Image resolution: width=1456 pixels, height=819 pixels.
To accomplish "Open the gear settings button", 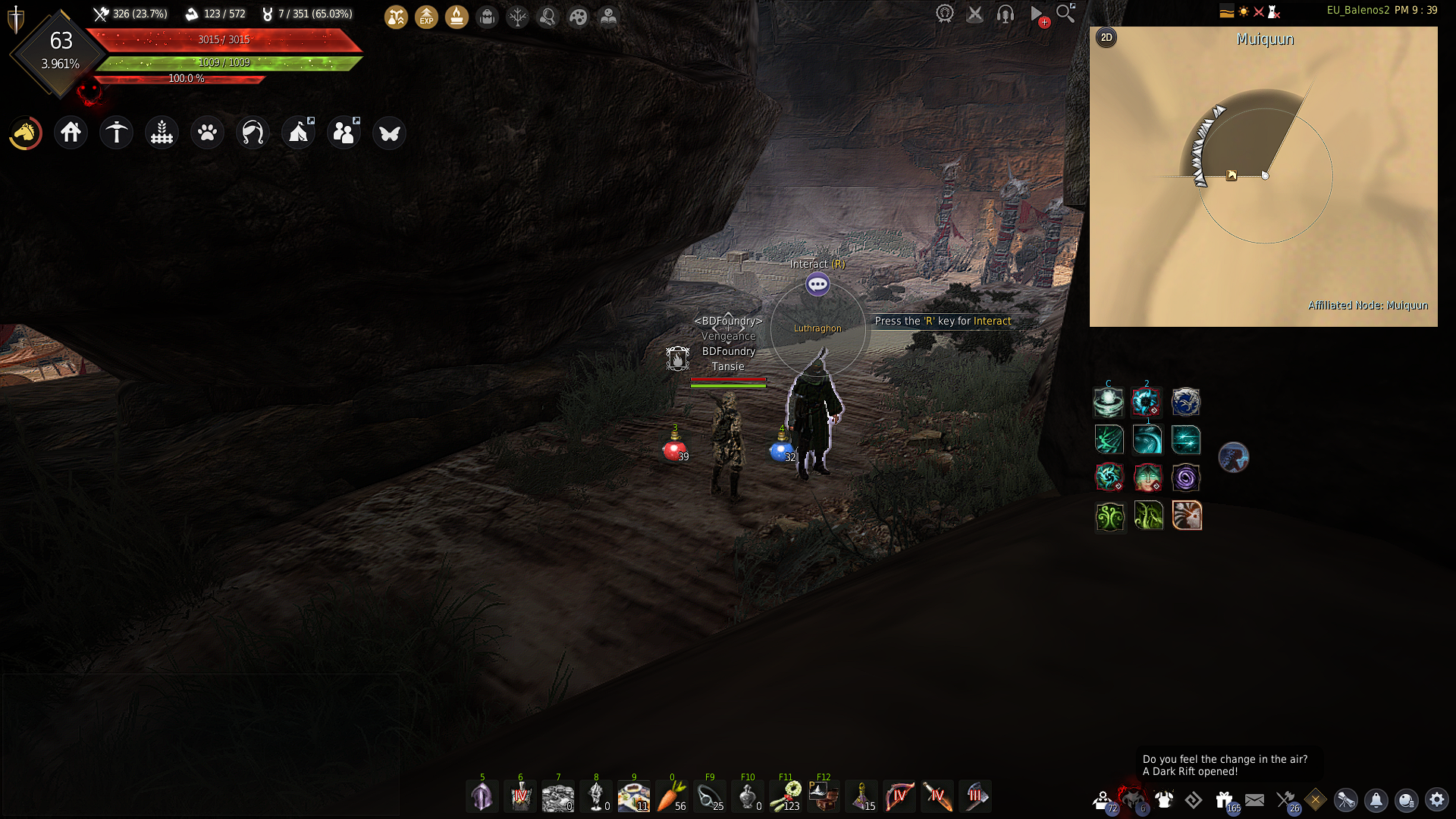I will point(1436,800).
